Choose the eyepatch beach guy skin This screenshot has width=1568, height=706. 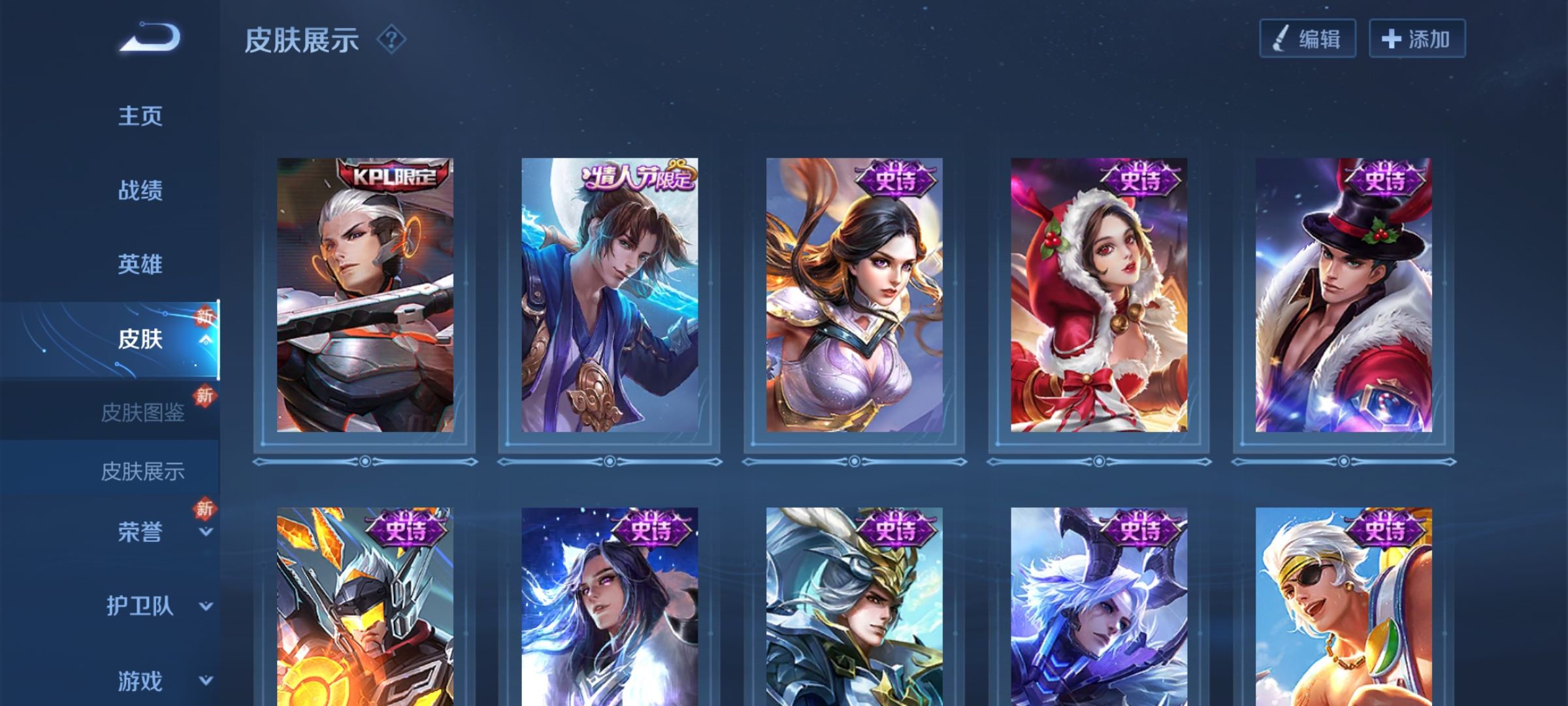1343,608
